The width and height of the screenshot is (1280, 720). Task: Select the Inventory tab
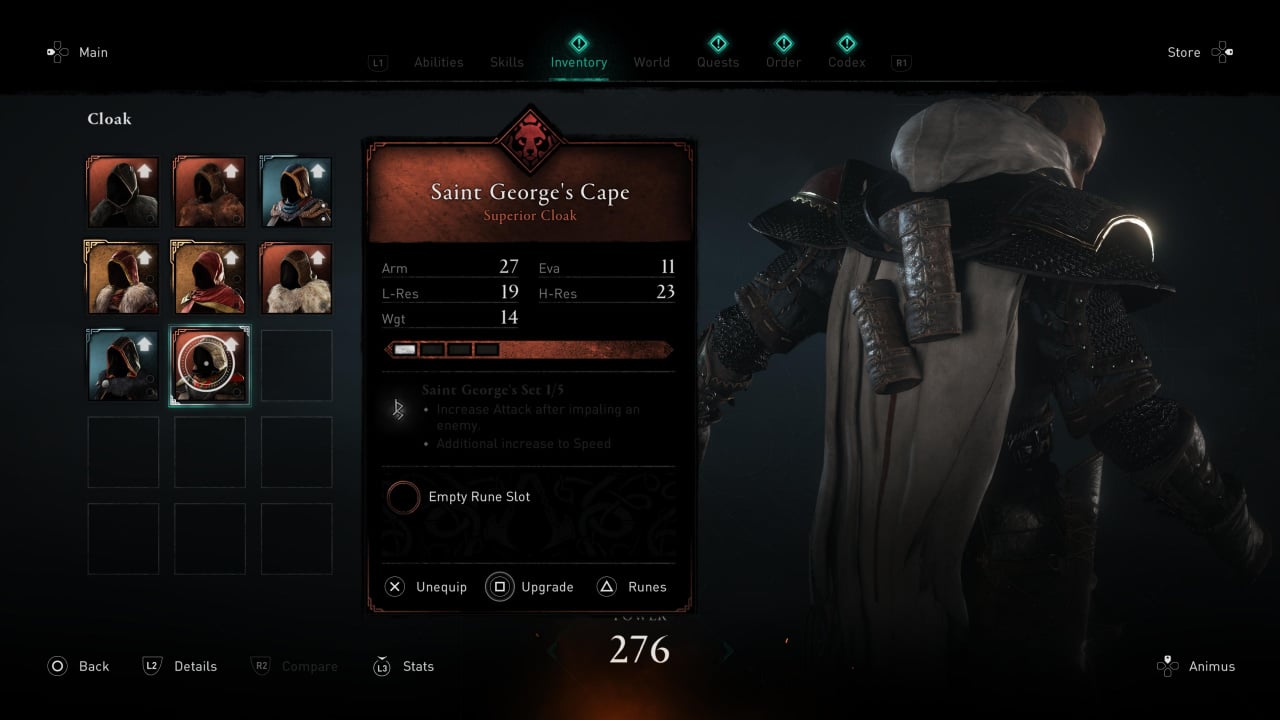click(578, 62)
